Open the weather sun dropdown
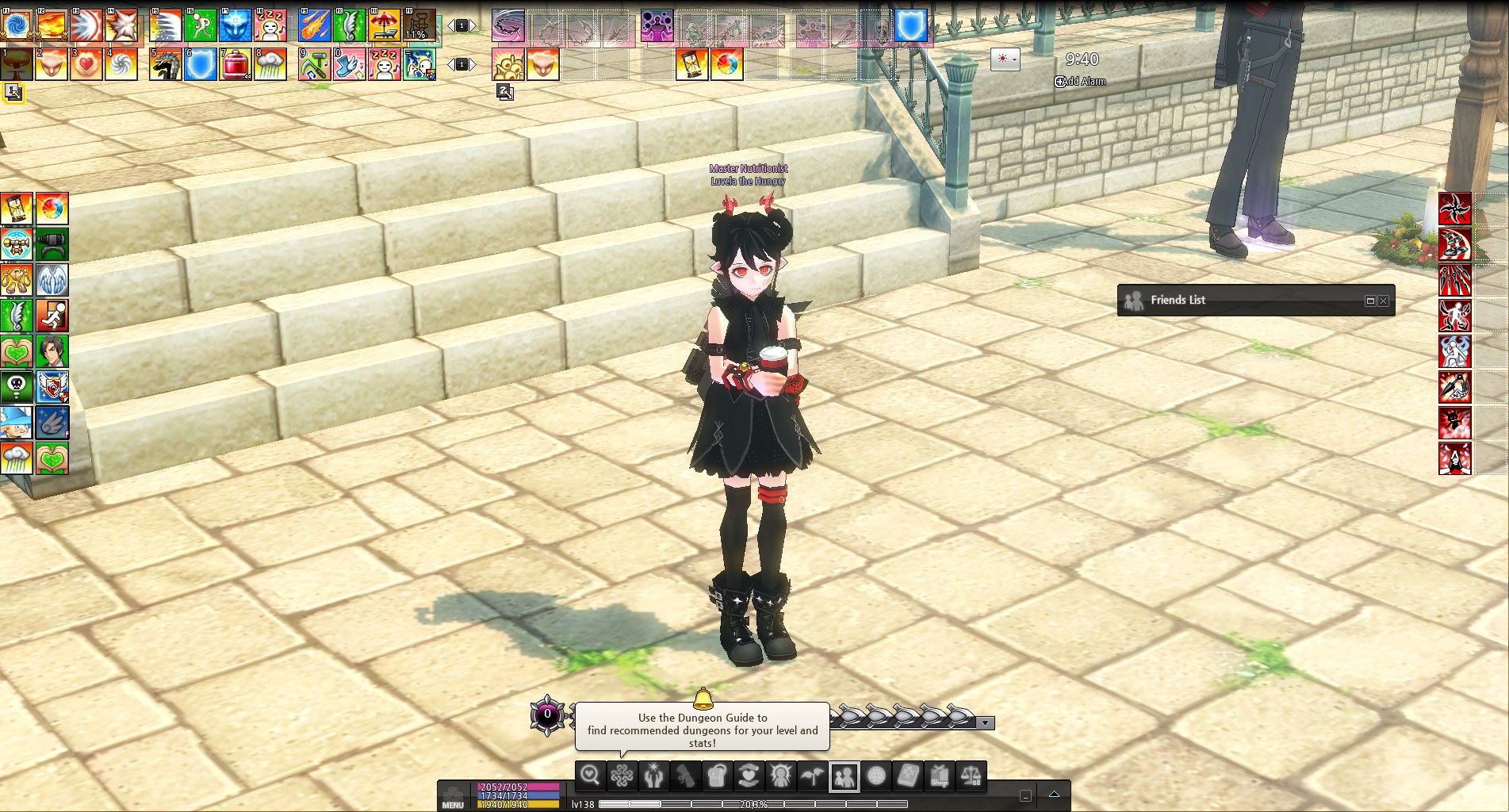1509x812 pixels. click(1005, 59)
